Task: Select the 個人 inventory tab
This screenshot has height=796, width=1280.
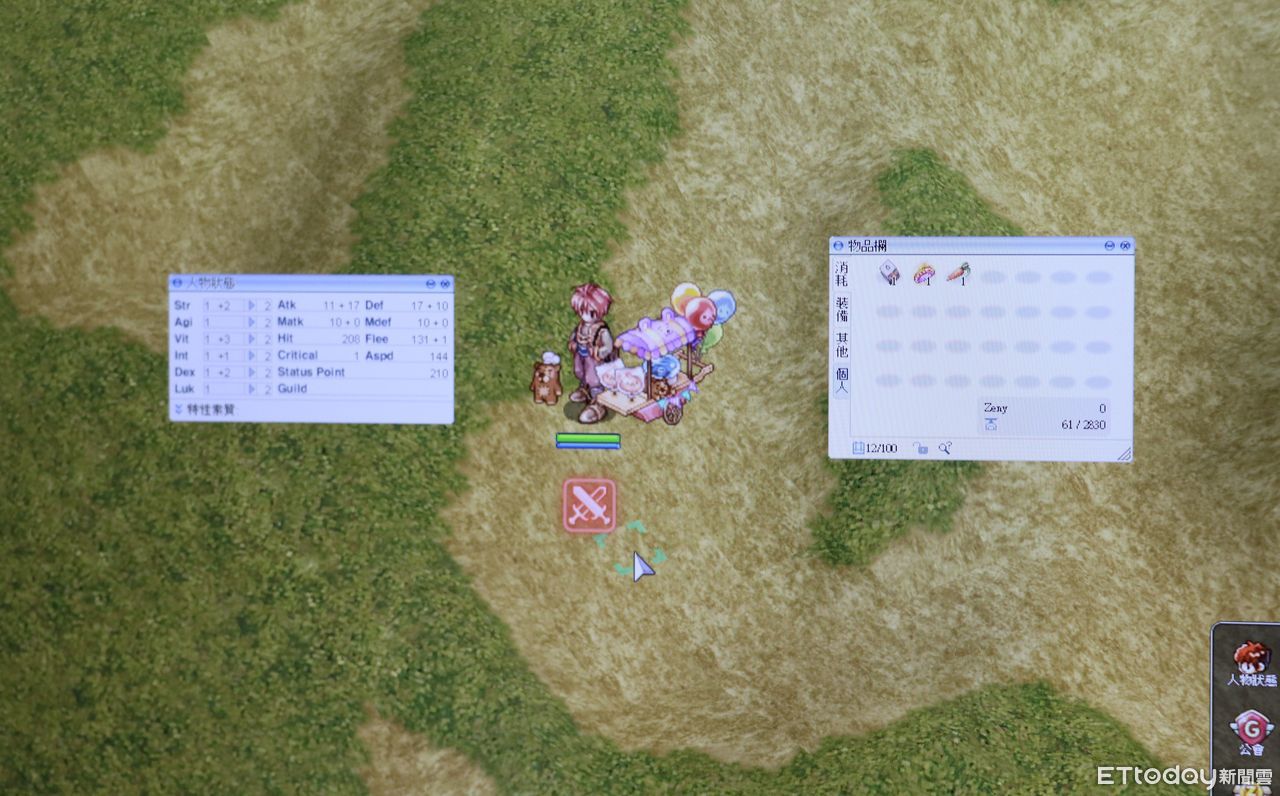Action: click(x=841, y=380)
